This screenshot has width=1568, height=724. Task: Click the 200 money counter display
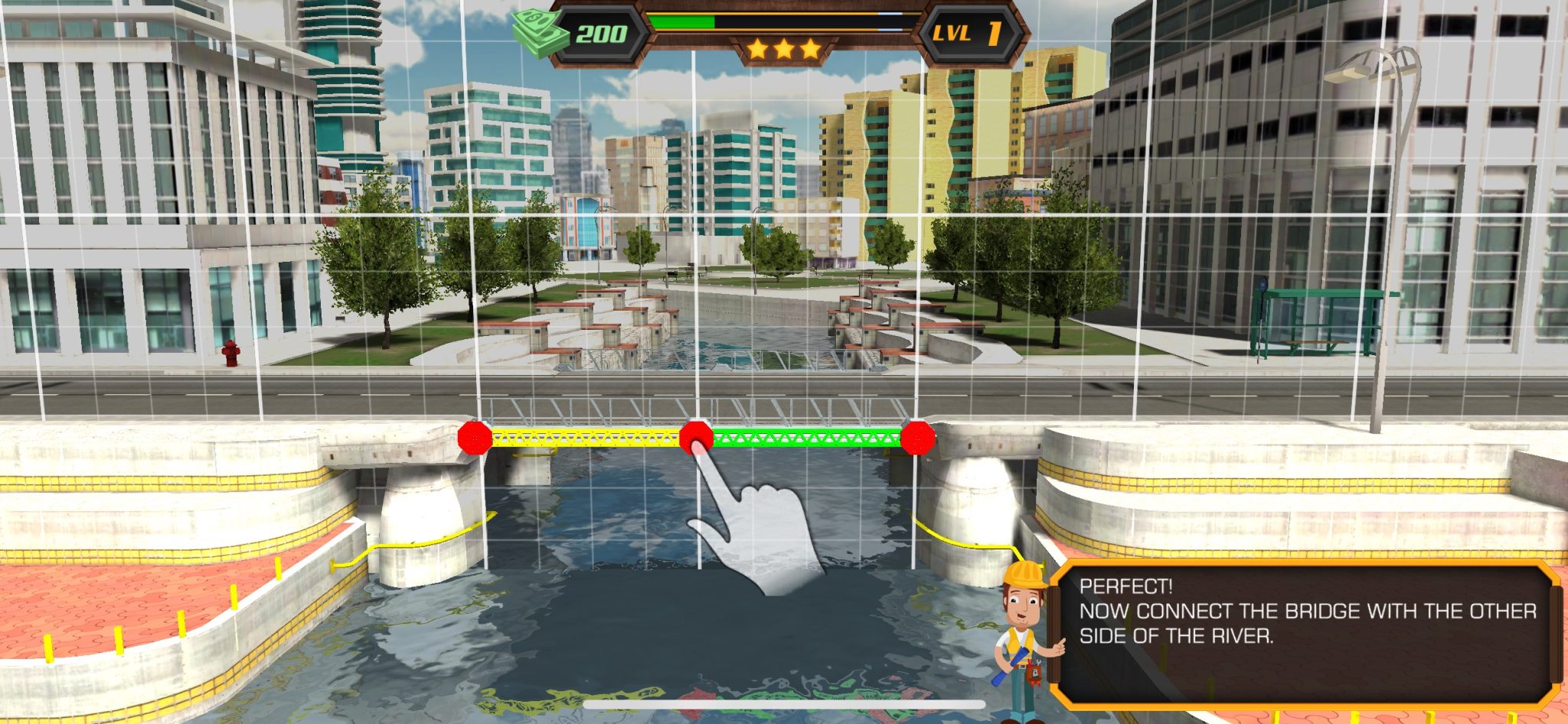(604, 34)
